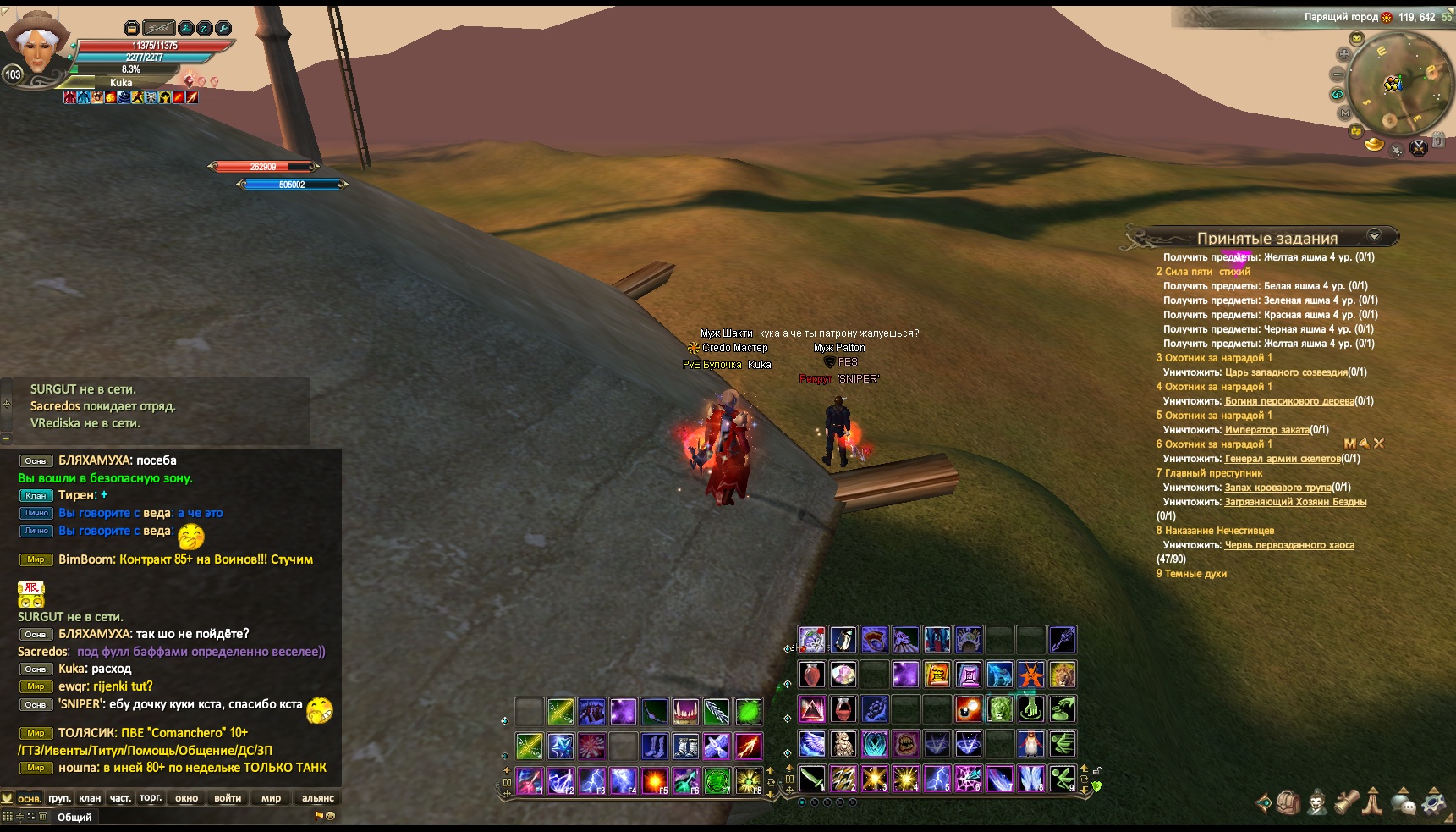1456x832 pixels.
Task: Open the 'торг.' trade chat tab
Action: (x=151, y=798)
